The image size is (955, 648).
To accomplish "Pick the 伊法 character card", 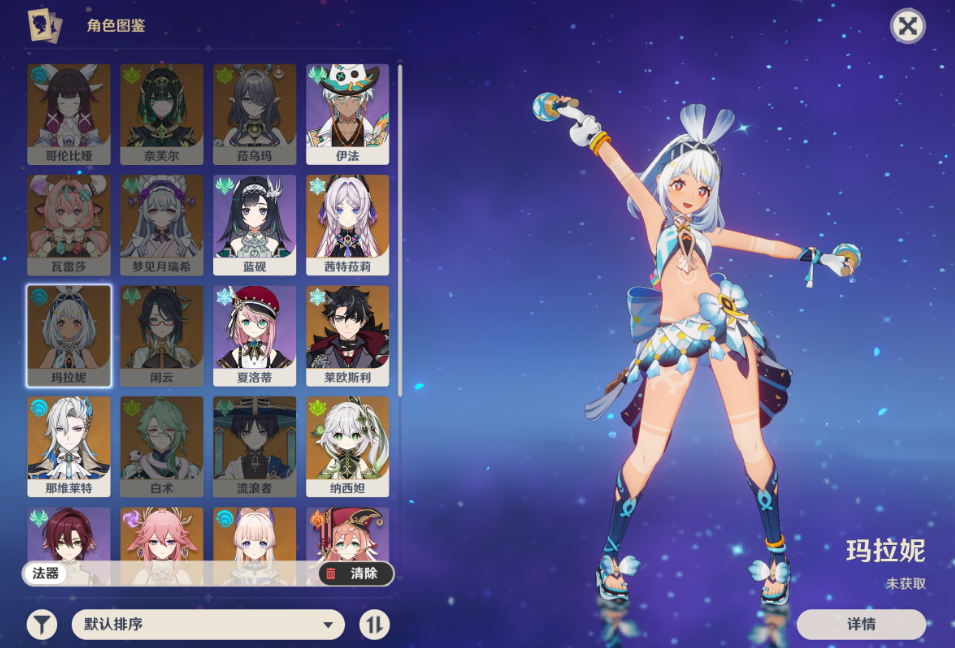I will [347, 114].
